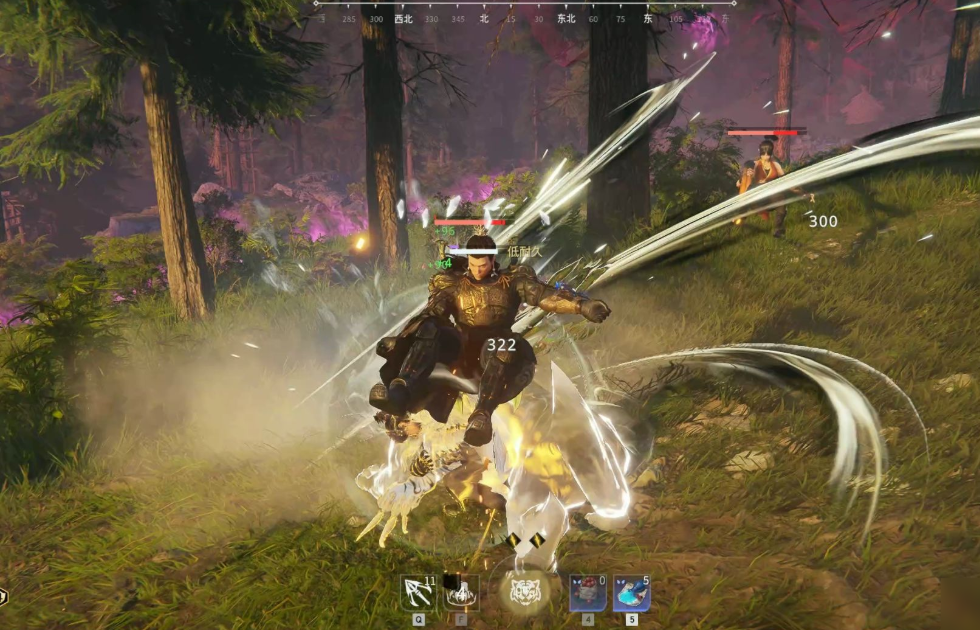Image resolution: width=980 pixels, height=630 pixels.
Task: Use the blue potion flask item
Action: click(631, 593)
